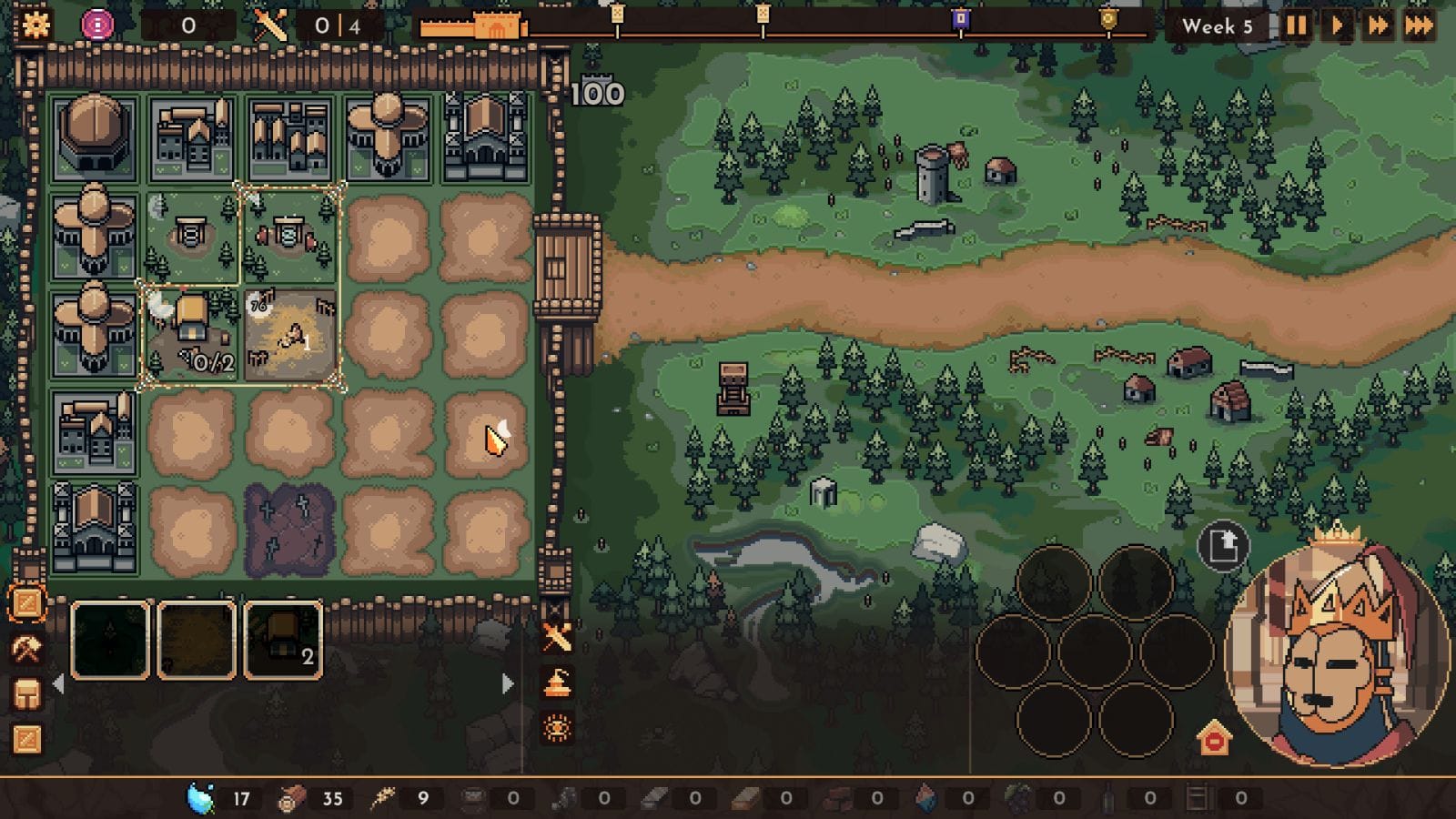Set game speed to double fast-forward
Image resolution: width=1456 pixels, height=819 pixels.
1378,25
